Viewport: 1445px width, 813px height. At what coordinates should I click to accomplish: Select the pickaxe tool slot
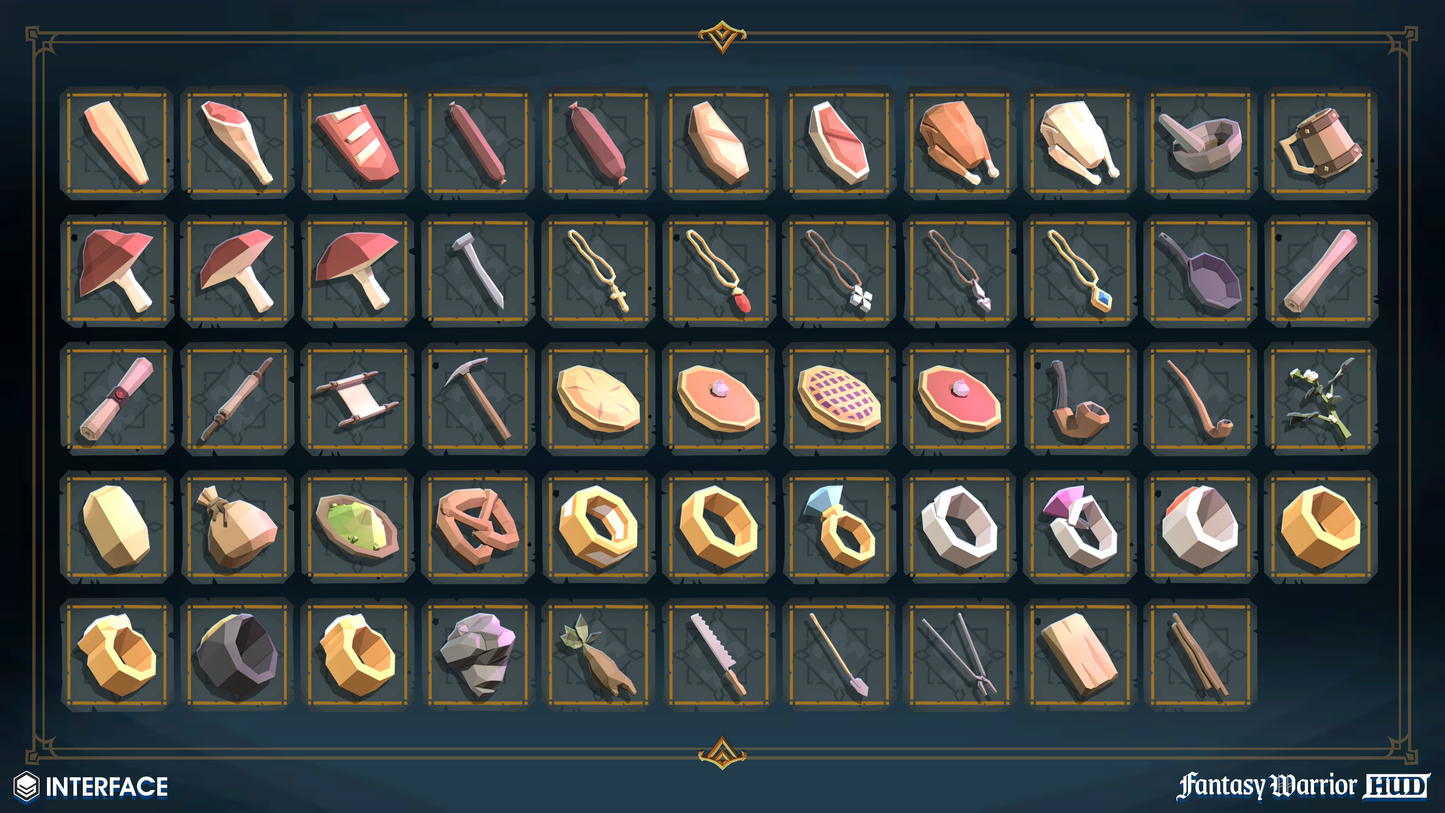pyautogui.click(x=477, y=399)
